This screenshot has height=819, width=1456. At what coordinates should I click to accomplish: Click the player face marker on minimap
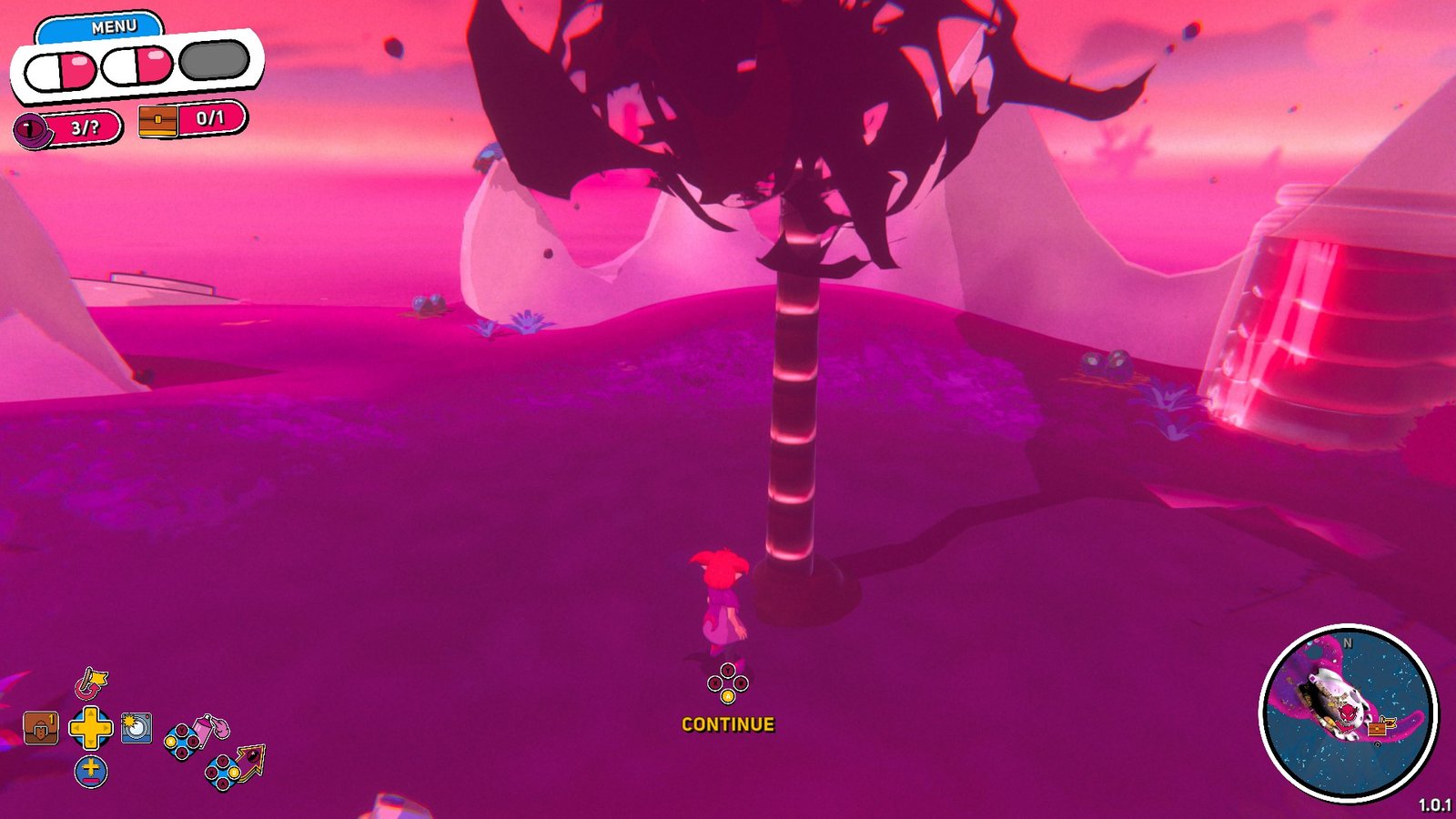point(1347,714)
